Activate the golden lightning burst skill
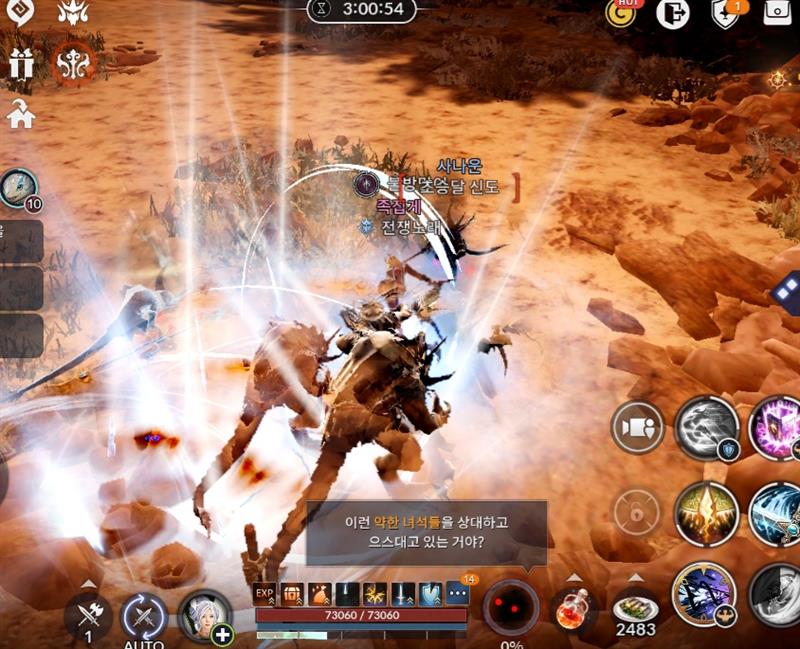 (x=707, y=513)
